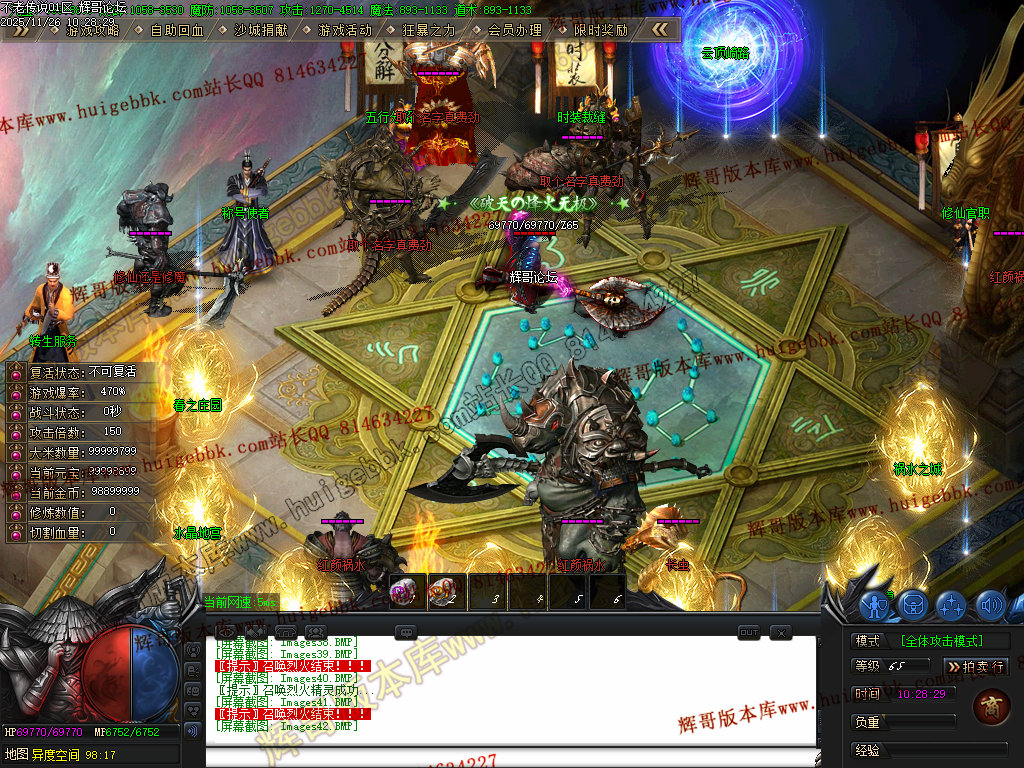Use the item in hotbar slot 2
This screenshot has height=768, width=1024.
pyautogui.click(x=445, y=593)
